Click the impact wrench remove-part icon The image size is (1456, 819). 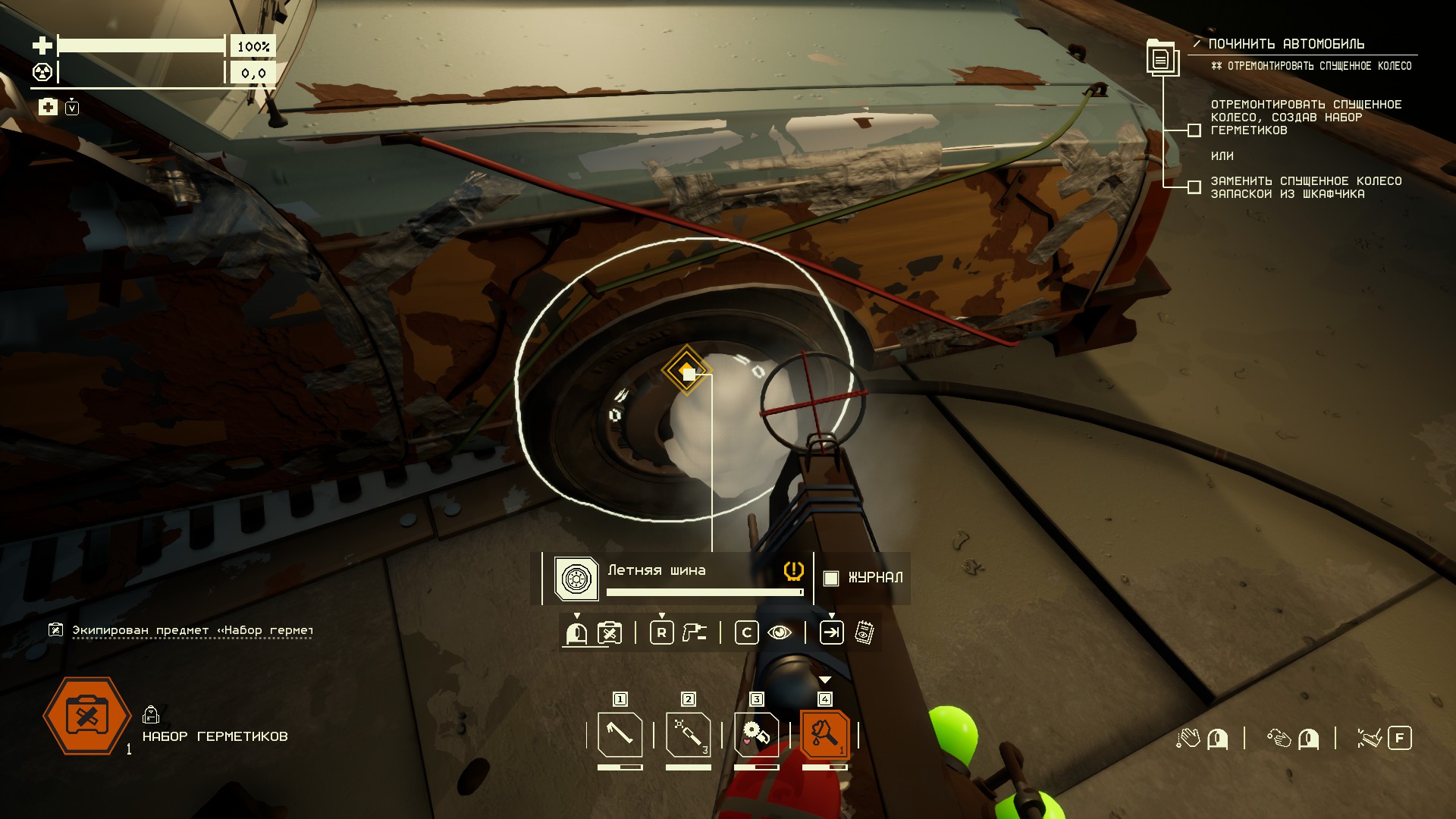(694, 632)
